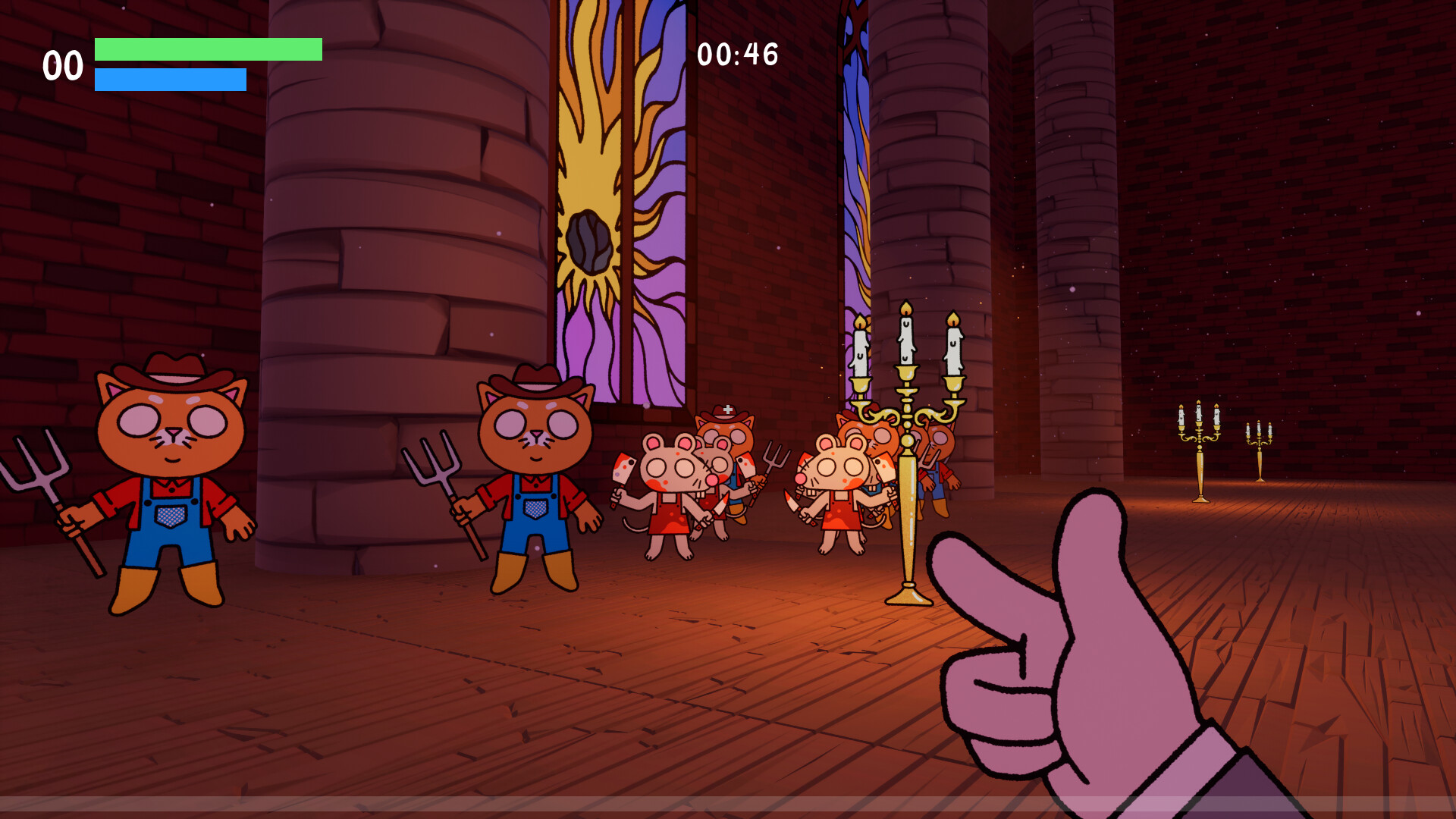Click the 00 score counter

[x=64, y=64]
